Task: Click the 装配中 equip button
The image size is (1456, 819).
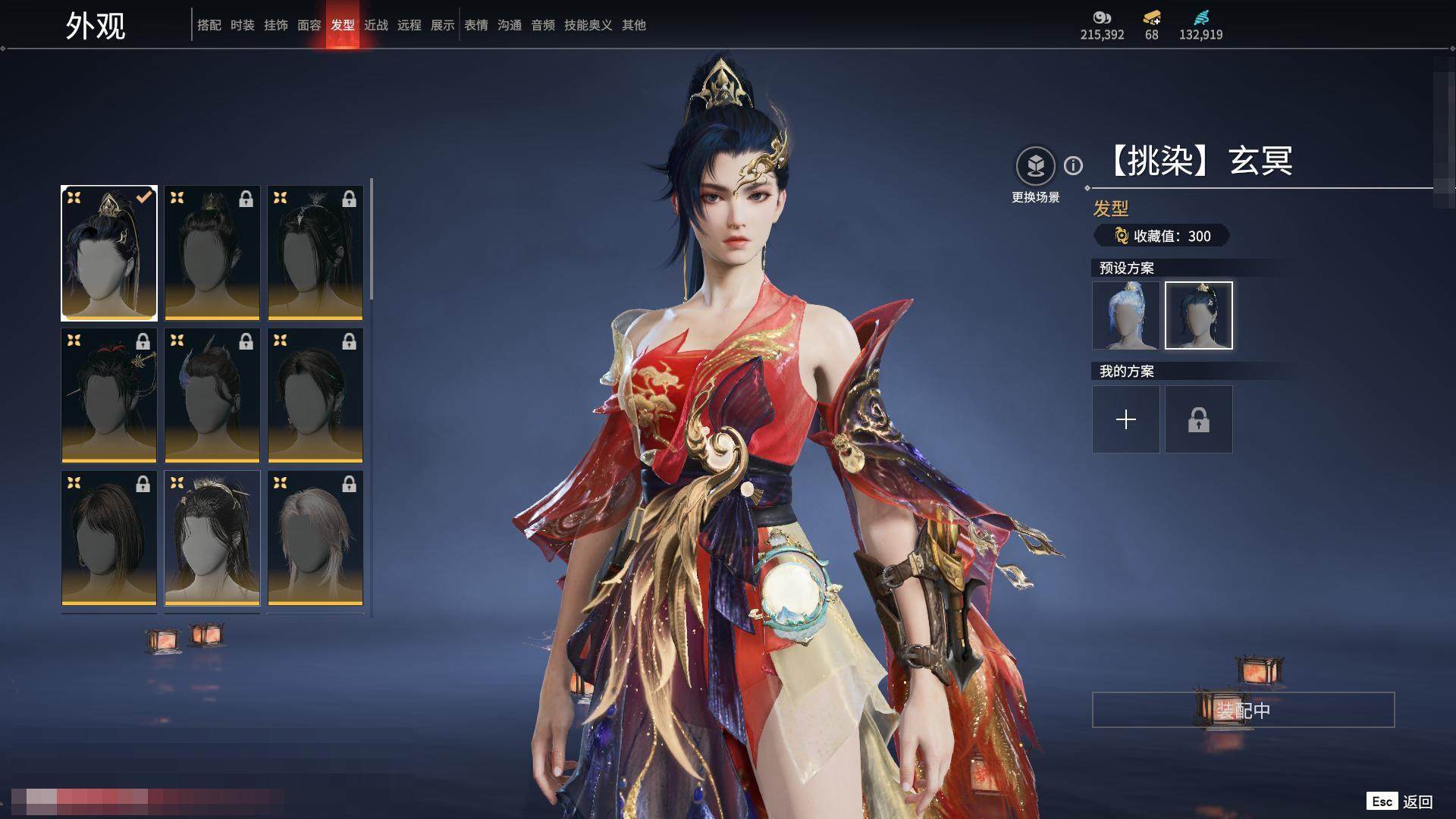Action: pos(1243,710)
